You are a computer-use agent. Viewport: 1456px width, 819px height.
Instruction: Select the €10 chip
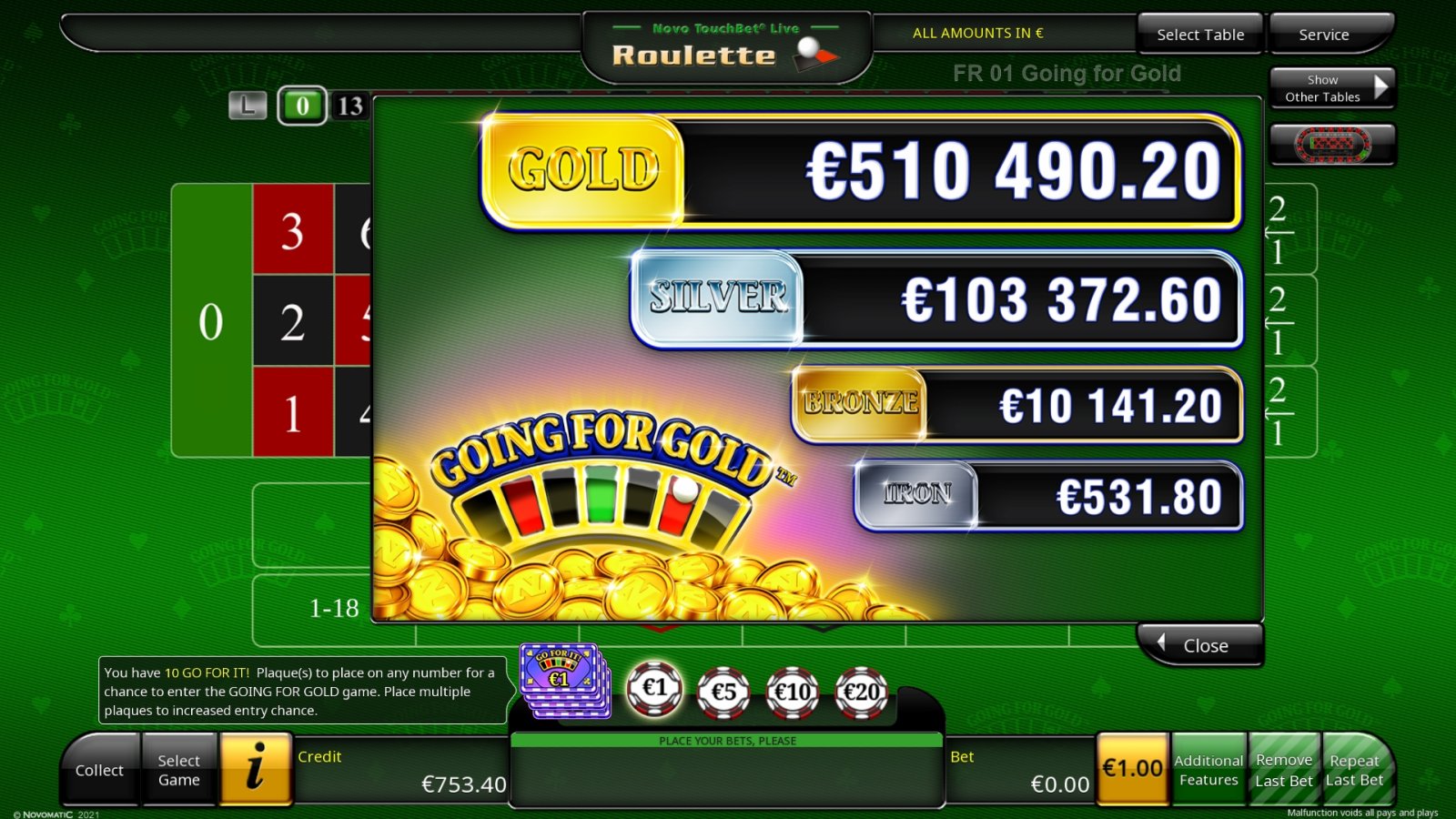point(792,691)
